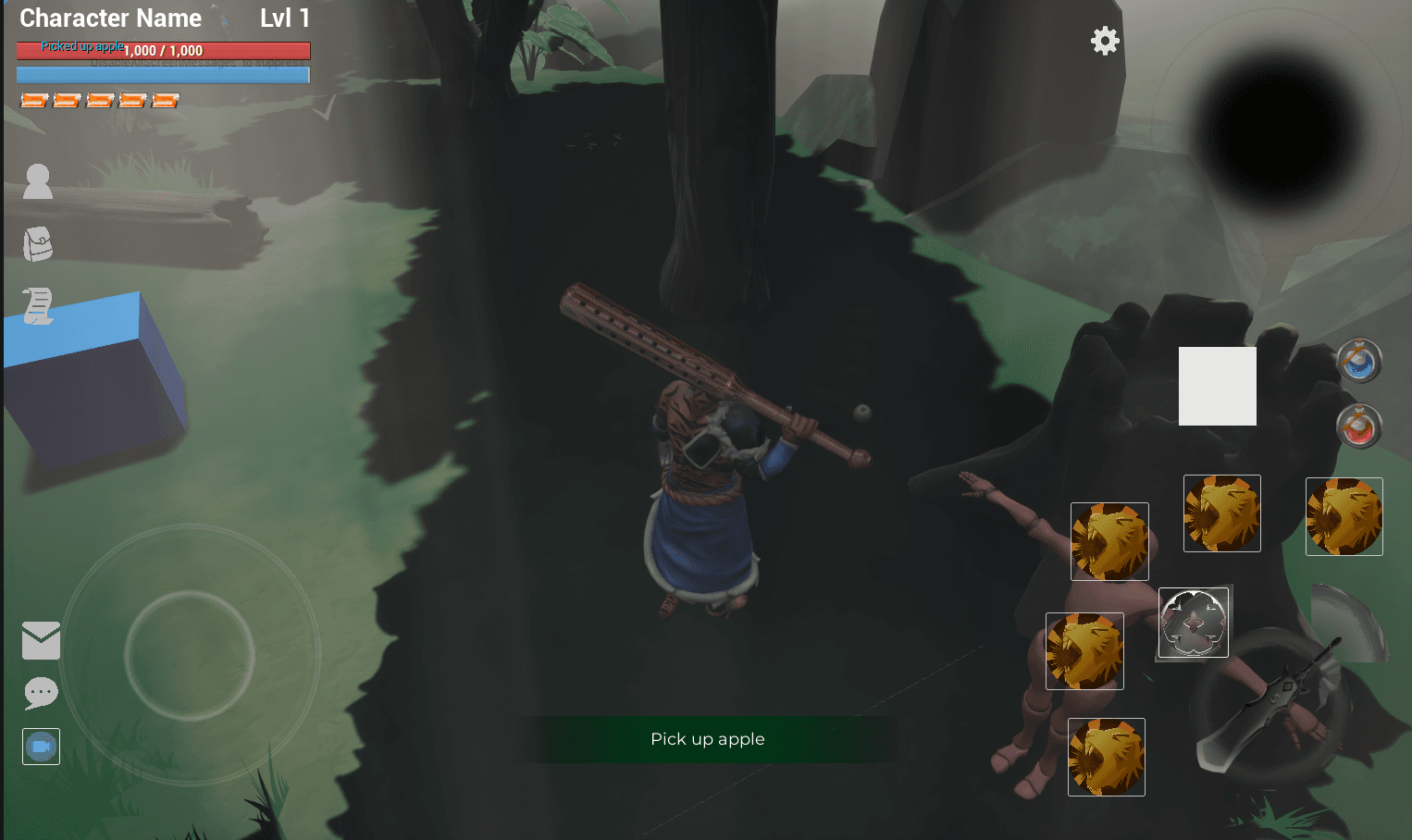
Task: Open the backpack inventory icon
Action: point(37,243)
